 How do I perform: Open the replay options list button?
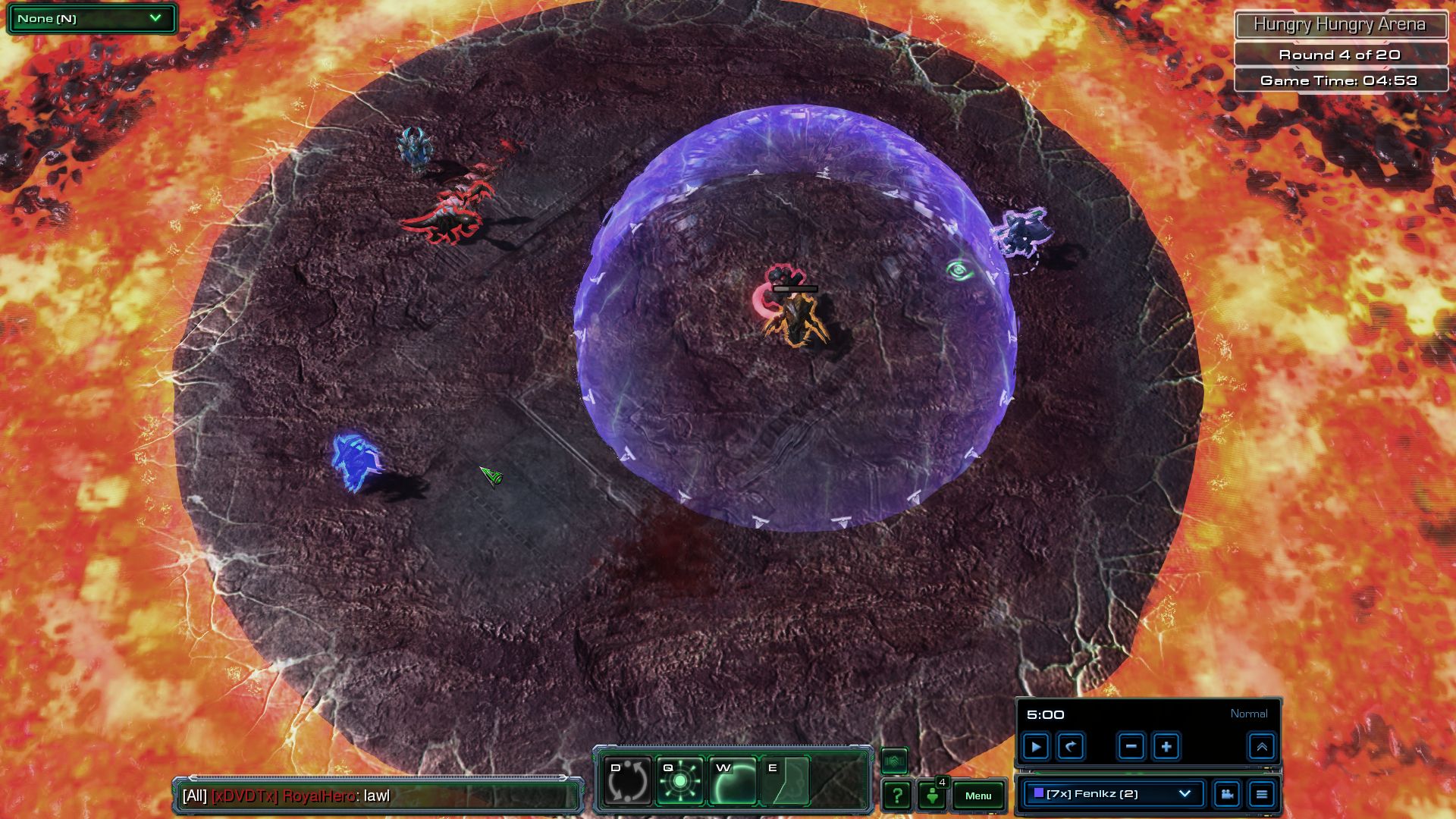1262,794
